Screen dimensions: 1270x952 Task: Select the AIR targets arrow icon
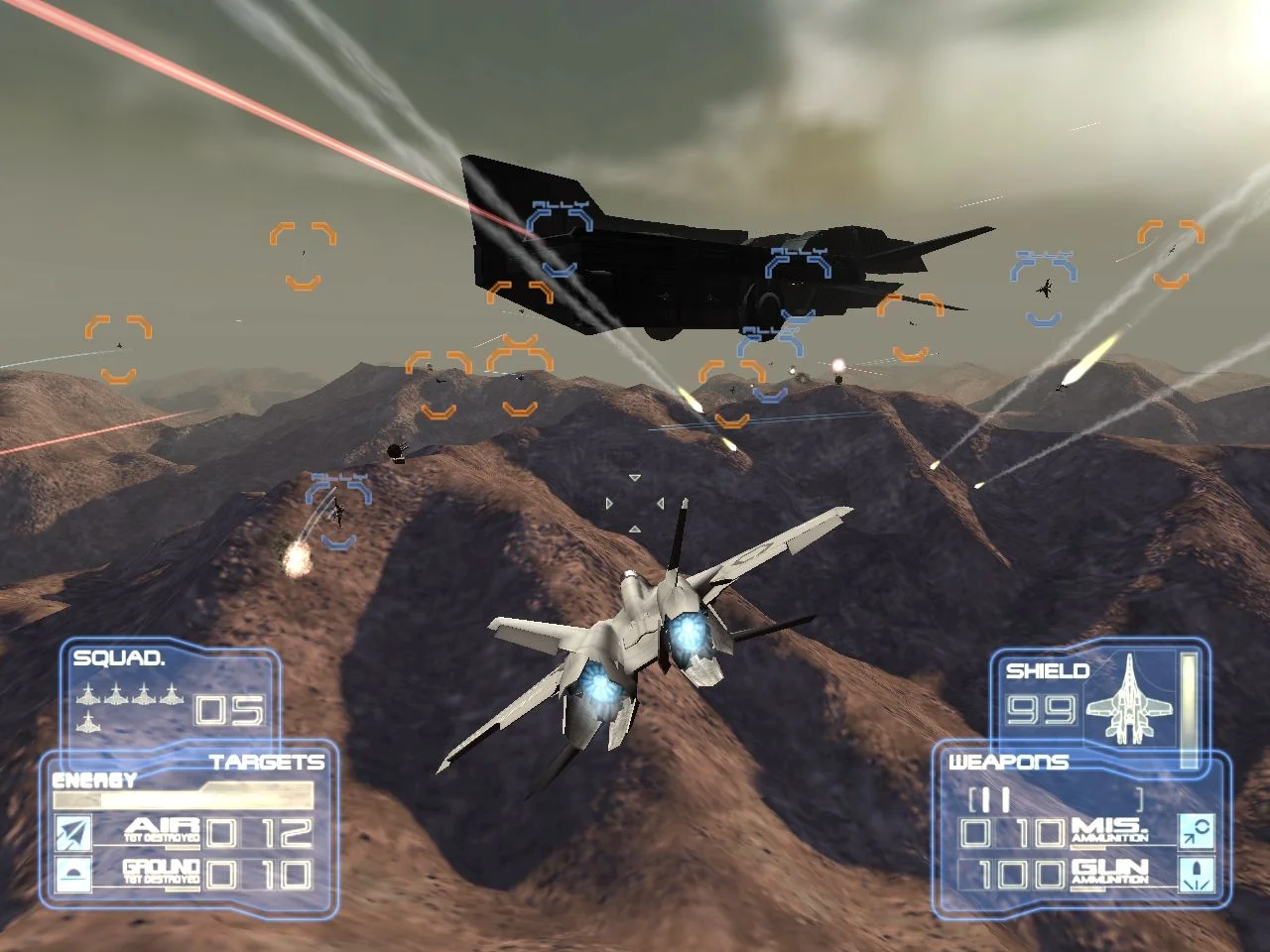pos(73,833)
